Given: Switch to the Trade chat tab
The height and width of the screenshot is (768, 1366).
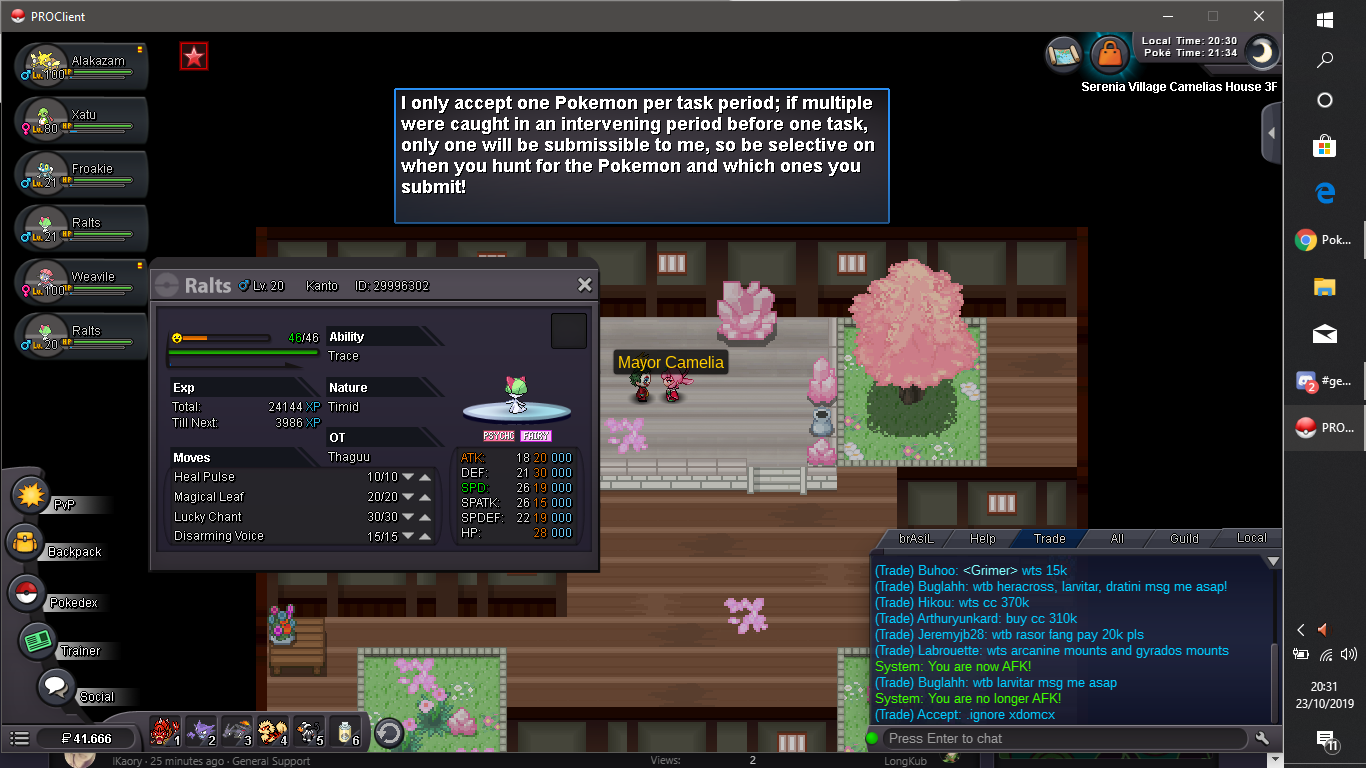Looking at the screenshot, I should tap(1049, 538).
